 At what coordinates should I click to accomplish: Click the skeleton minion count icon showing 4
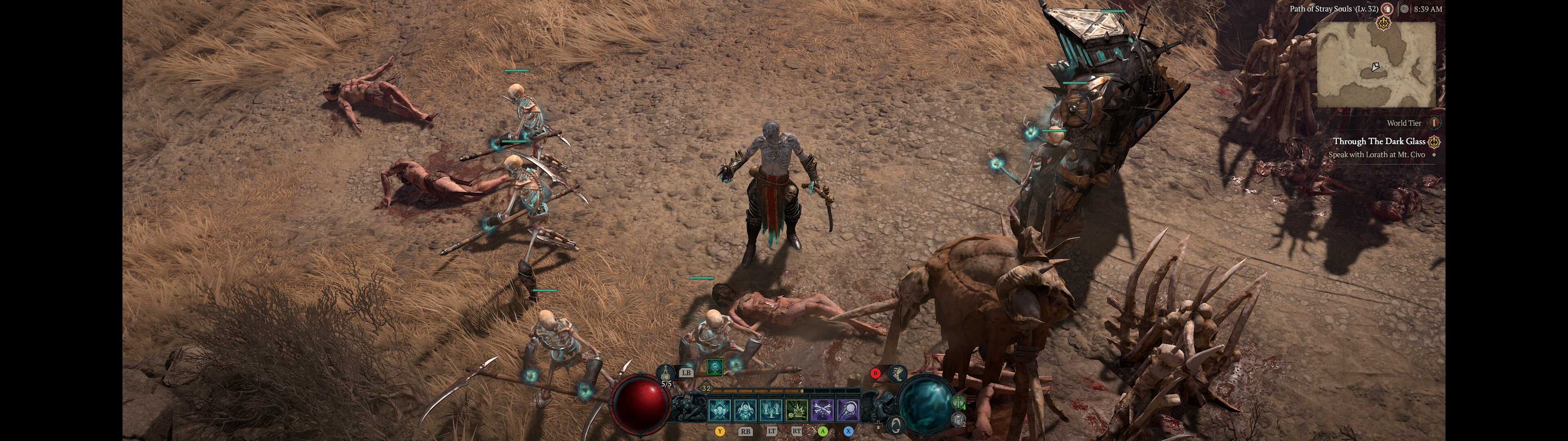(x=958, y=403)
